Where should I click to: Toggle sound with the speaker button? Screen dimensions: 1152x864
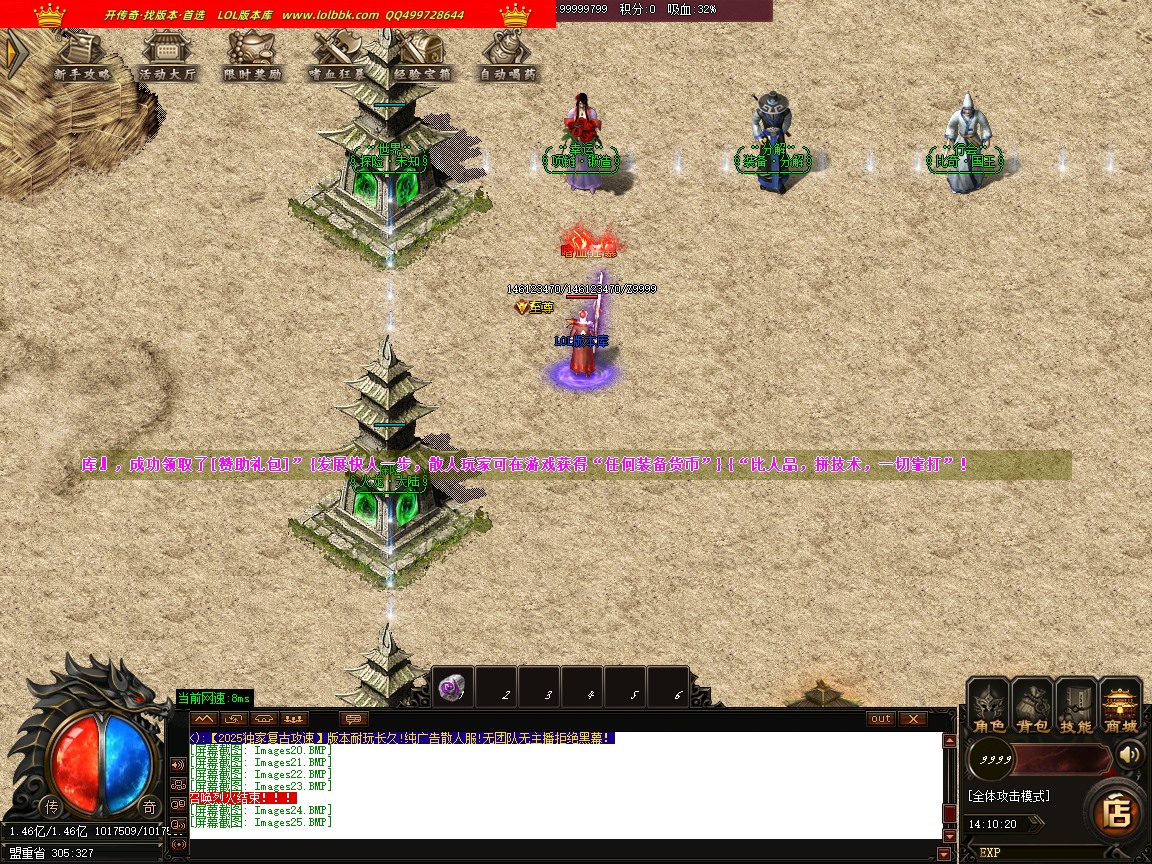1131,755
